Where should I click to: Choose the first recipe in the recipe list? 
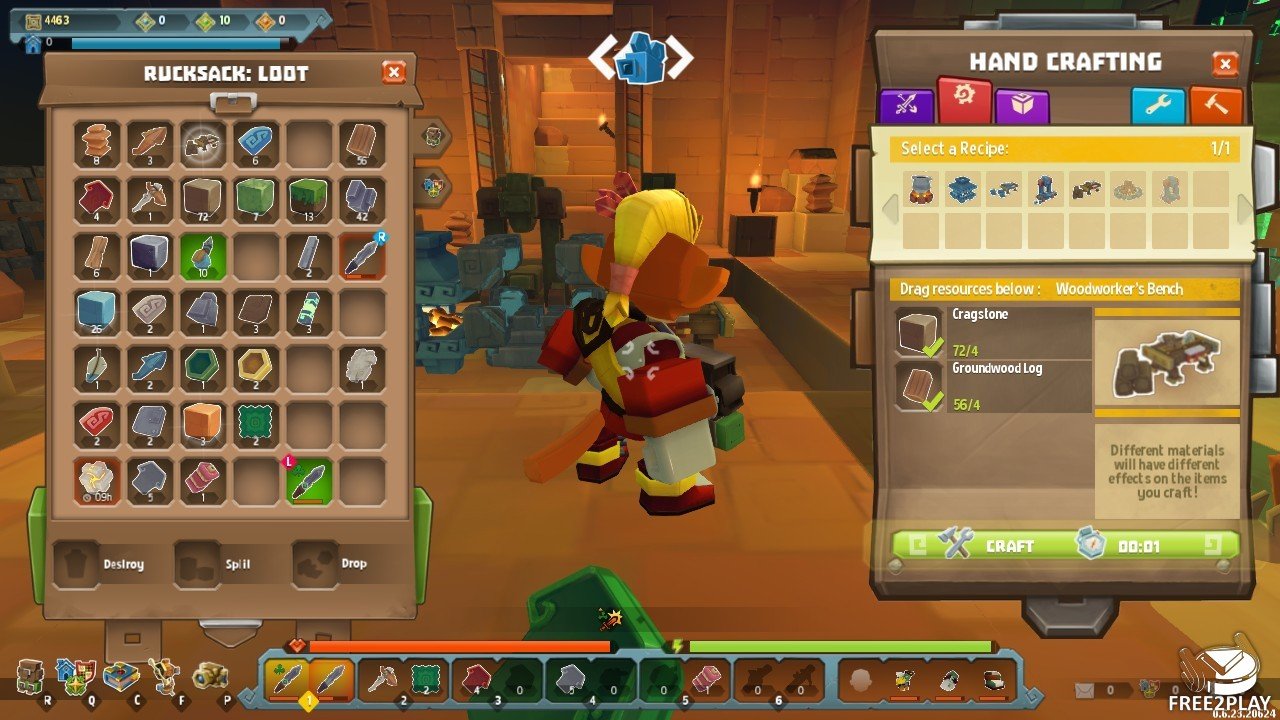click(921, 189)
